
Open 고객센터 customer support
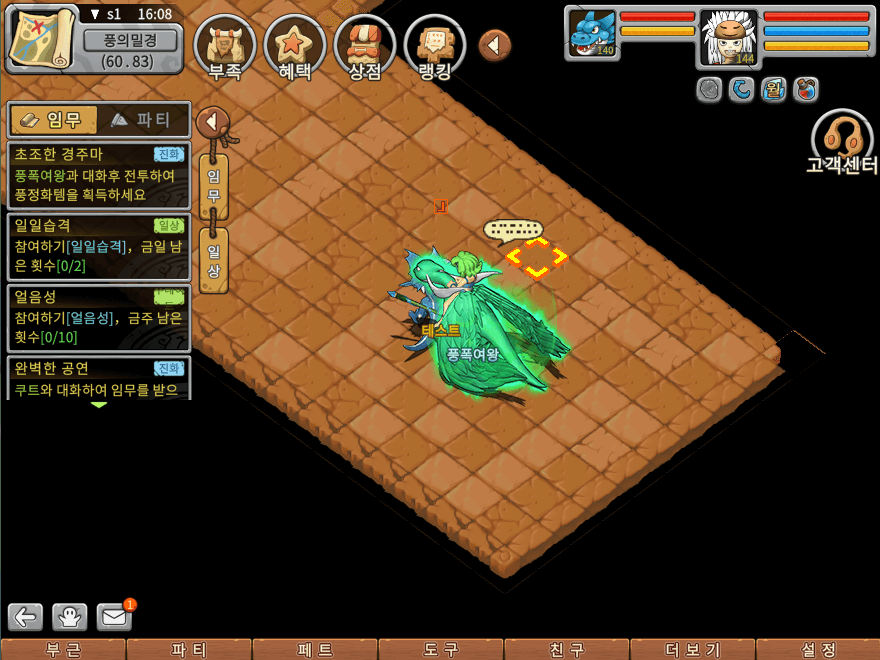click(x=842, y=144)
